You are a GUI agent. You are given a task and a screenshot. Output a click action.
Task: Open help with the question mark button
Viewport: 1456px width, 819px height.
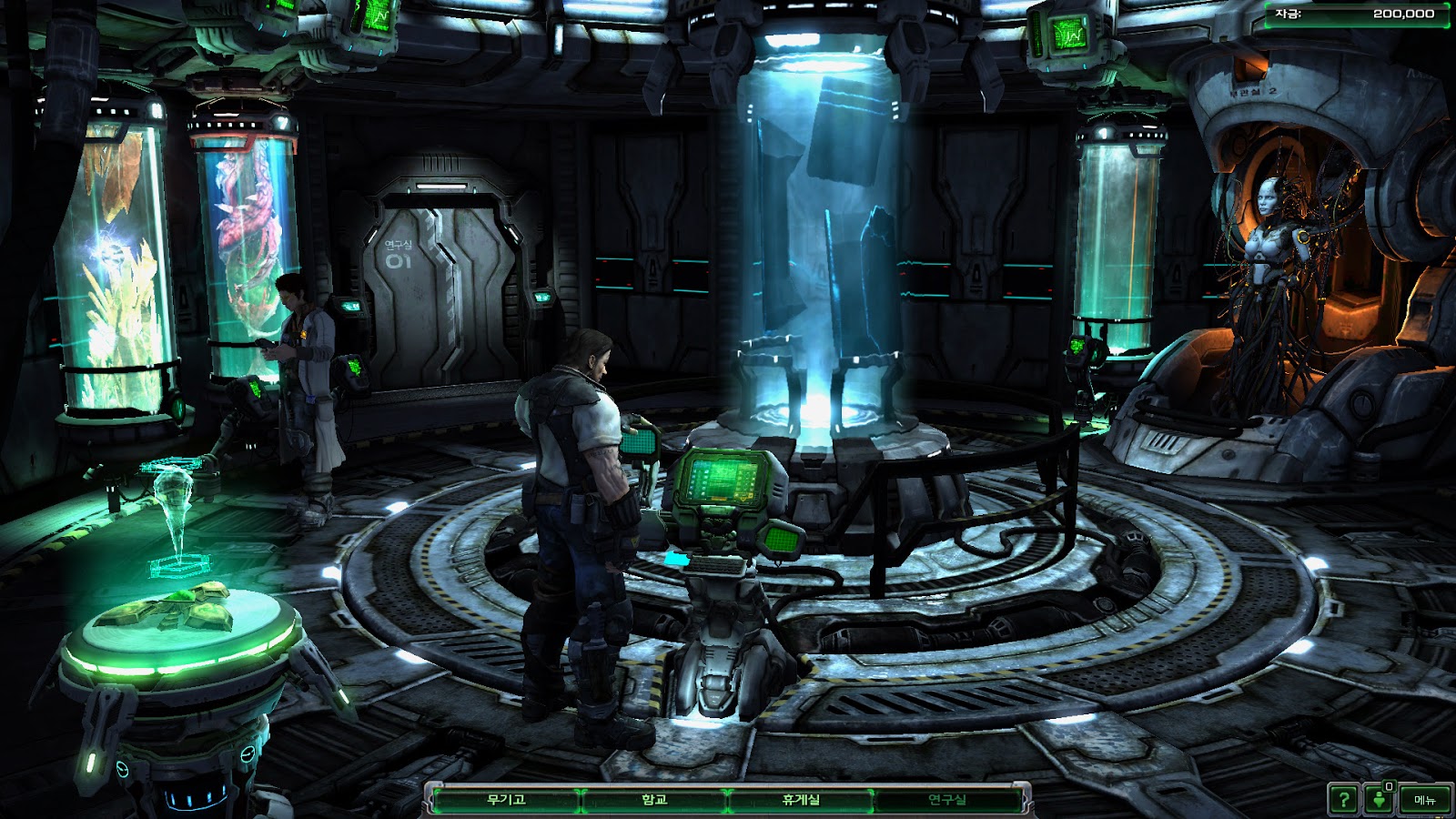point(1343,801)
